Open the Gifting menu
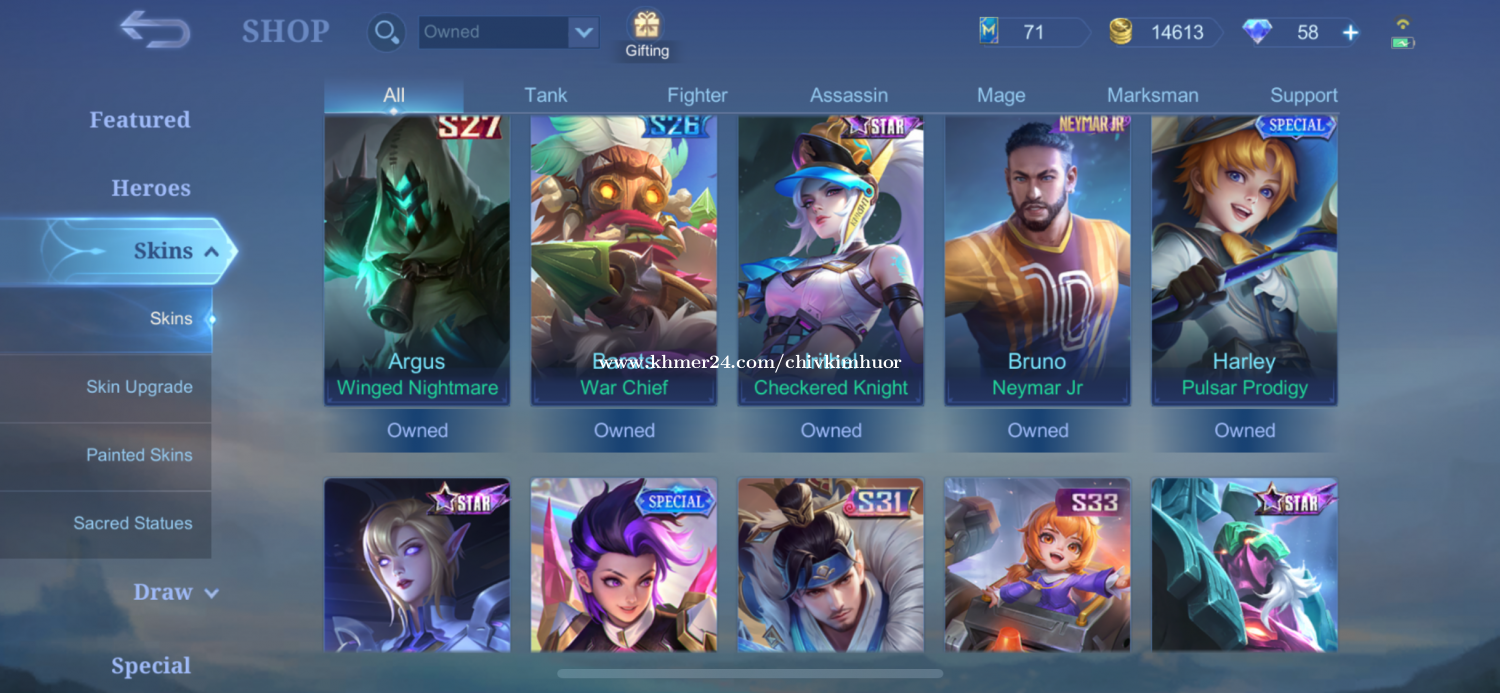 [x=647, y=34]
